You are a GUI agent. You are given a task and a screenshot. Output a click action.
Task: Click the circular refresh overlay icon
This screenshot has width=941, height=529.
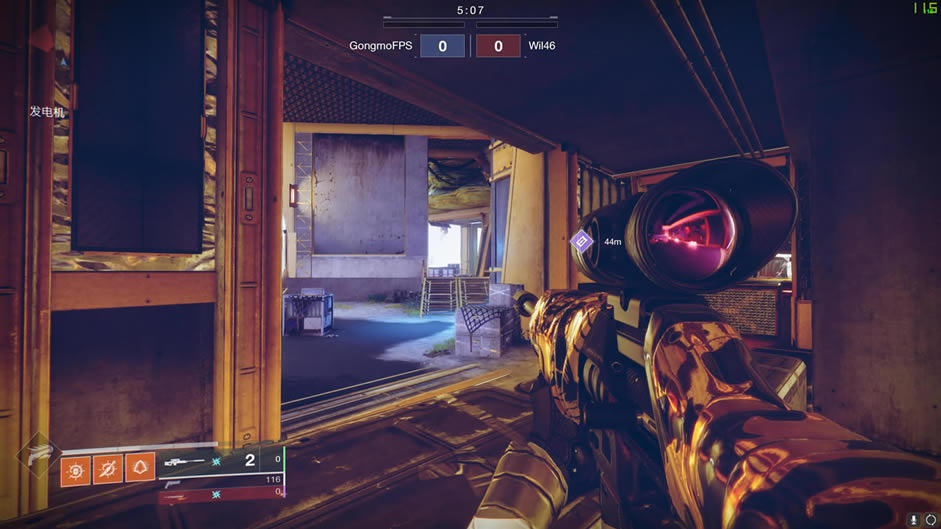[x=932, y=520]
